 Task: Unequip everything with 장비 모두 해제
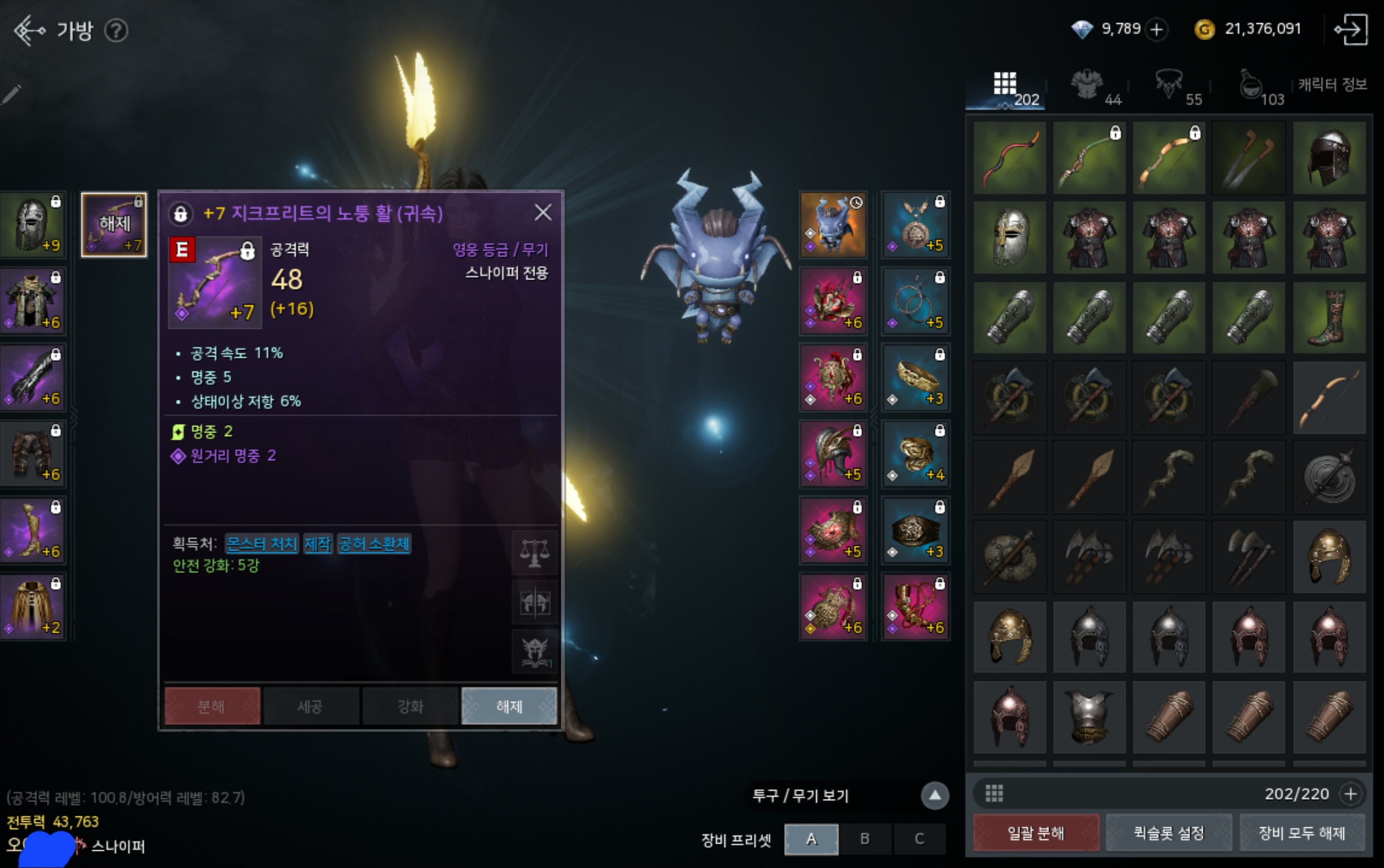[x=1302, y=832]
